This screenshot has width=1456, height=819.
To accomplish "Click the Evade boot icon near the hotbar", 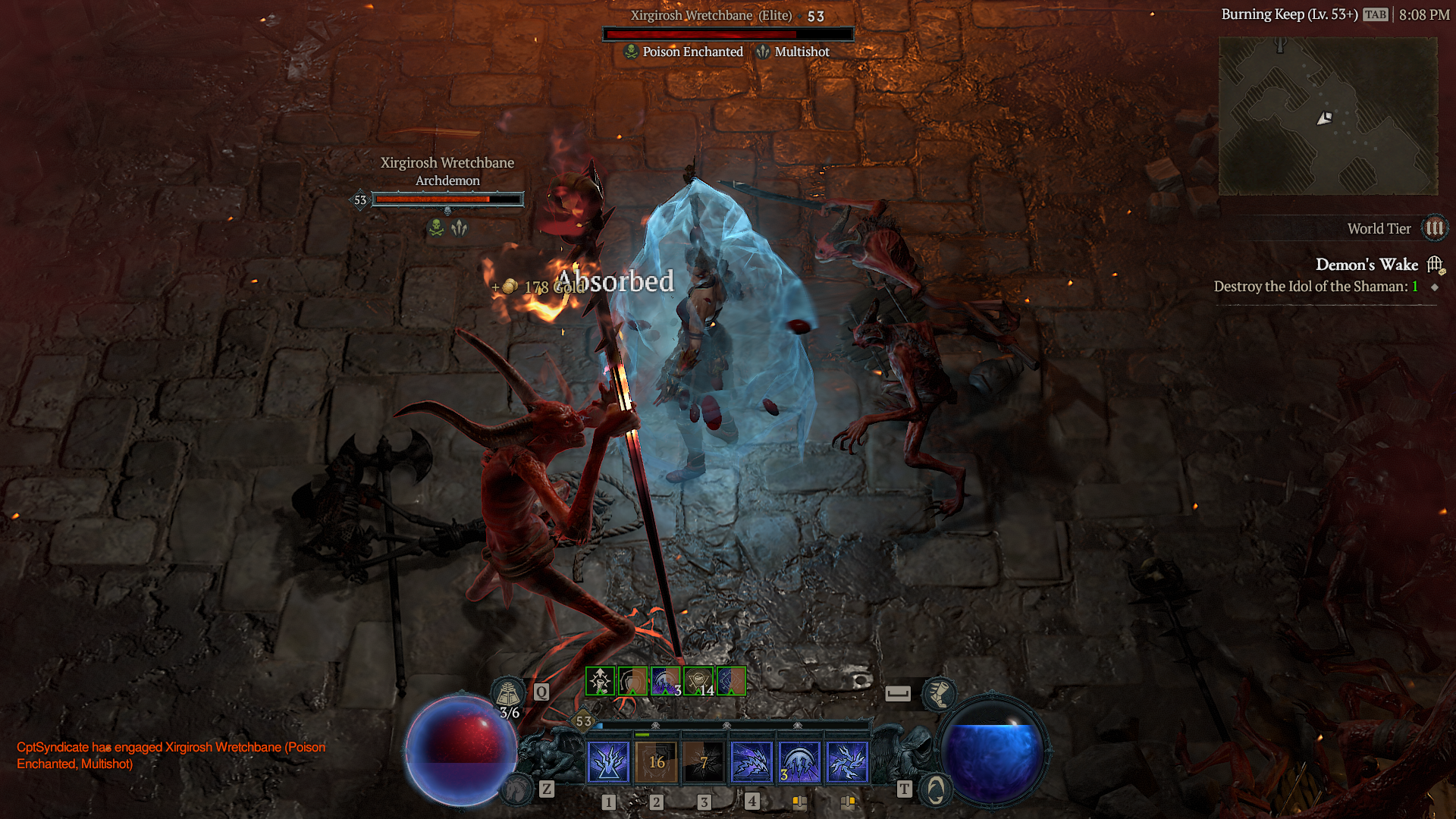I will [940, 694].
